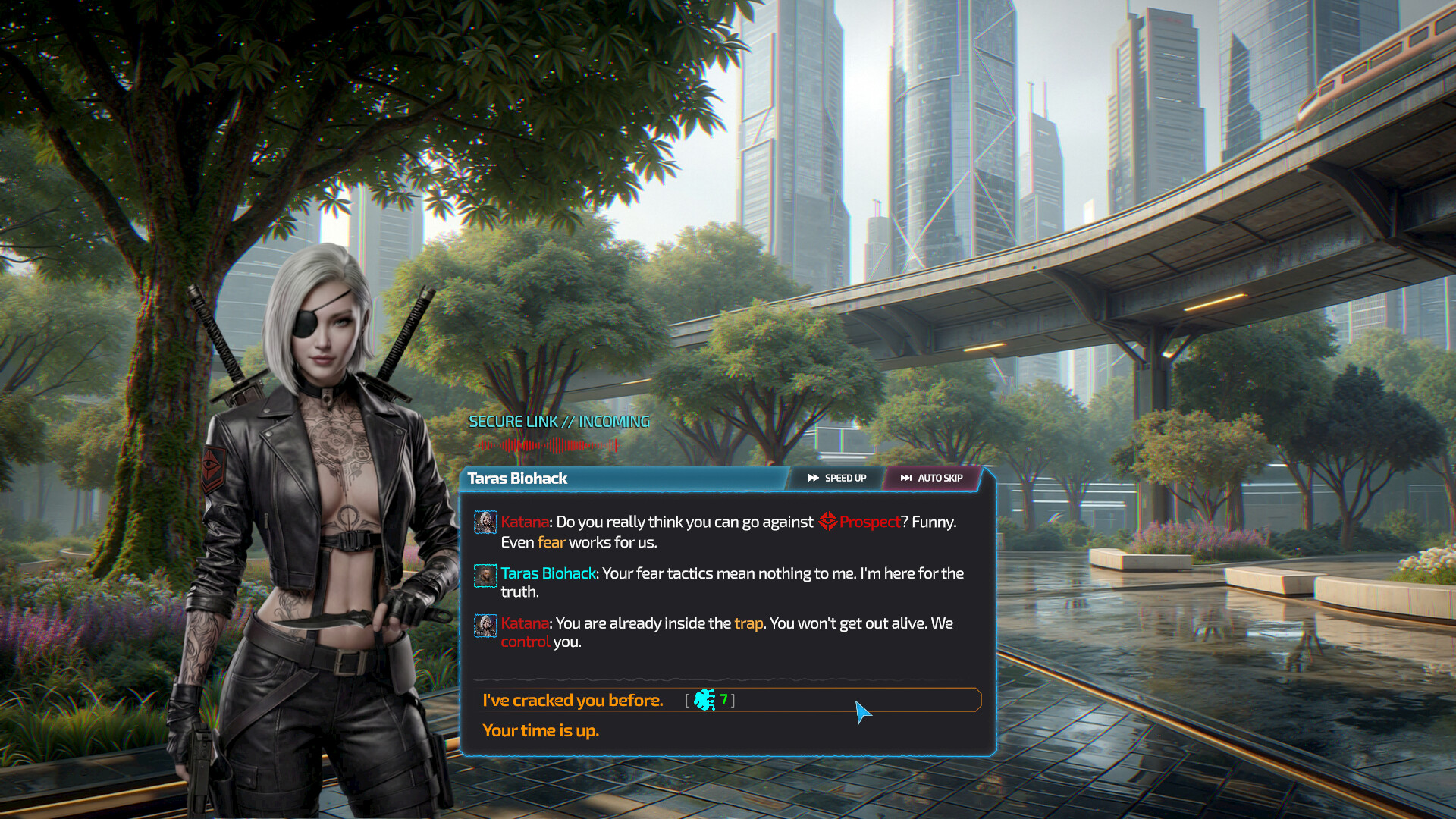Click the red Prospect name in Katana's line

point(868,522)
